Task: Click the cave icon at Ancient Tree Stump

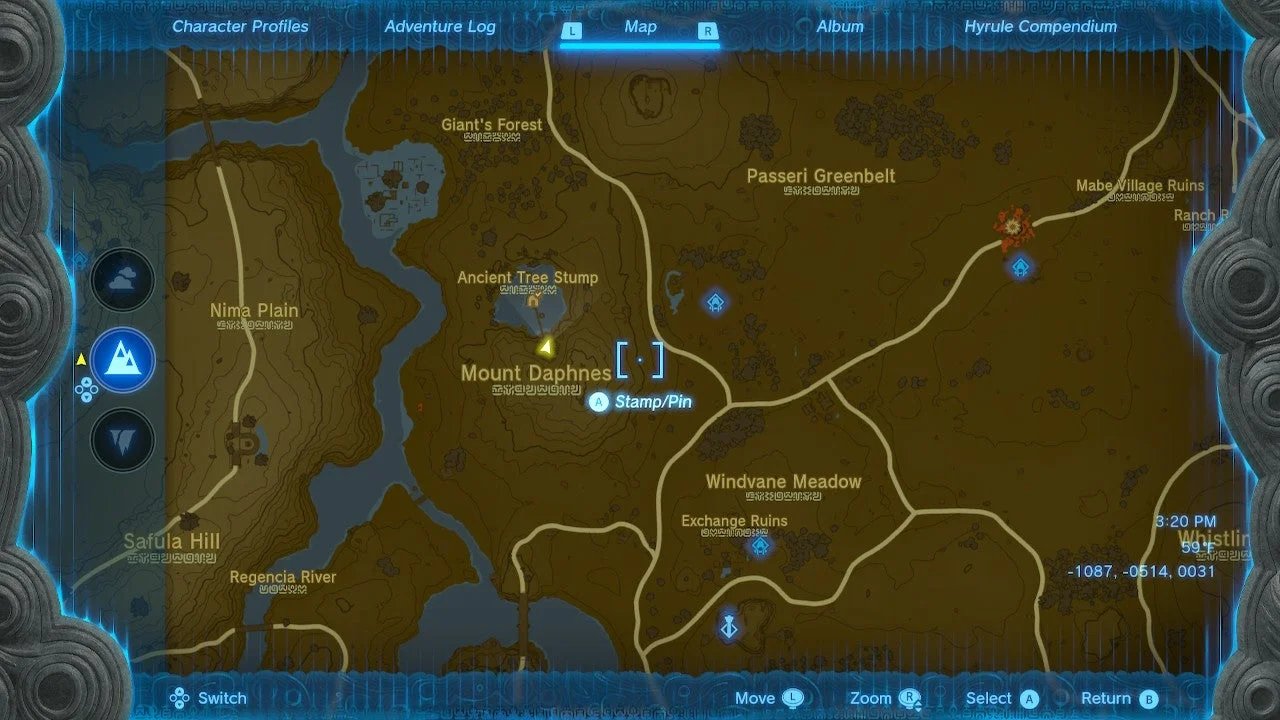Action: click(x=533, y=299)
